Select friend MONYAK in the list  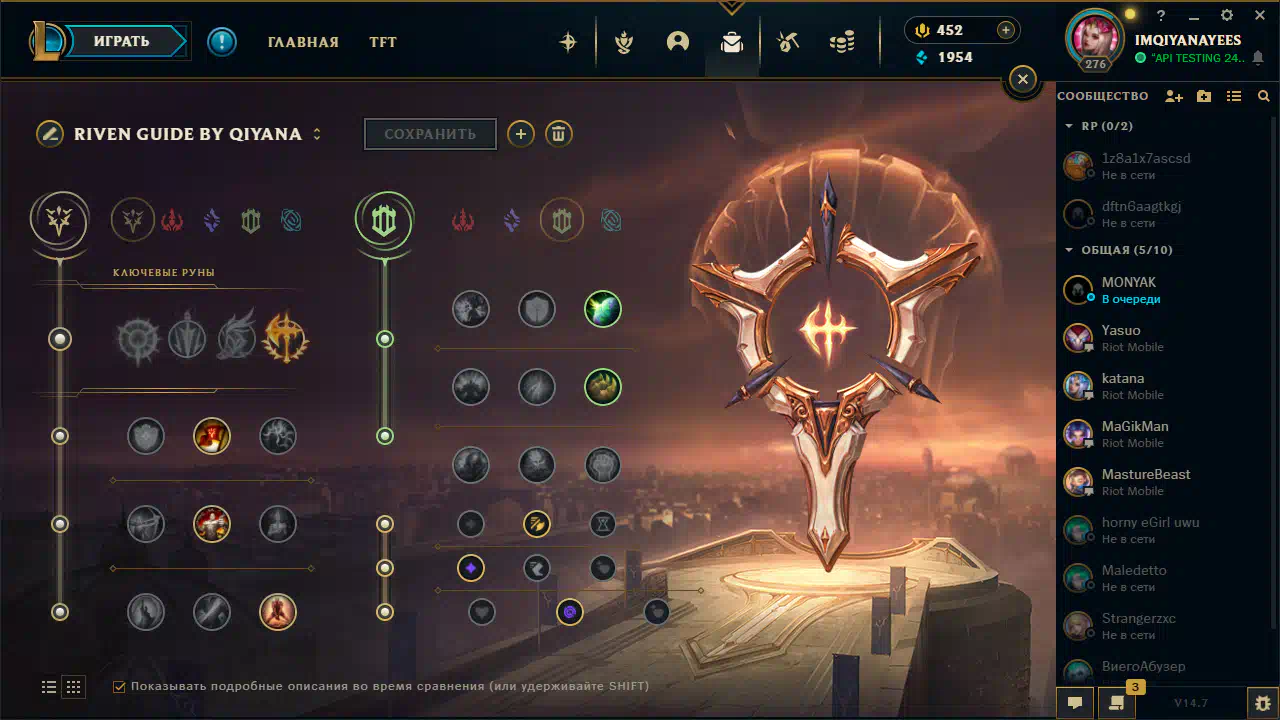pyautogui.click(x=1128, y=290)
